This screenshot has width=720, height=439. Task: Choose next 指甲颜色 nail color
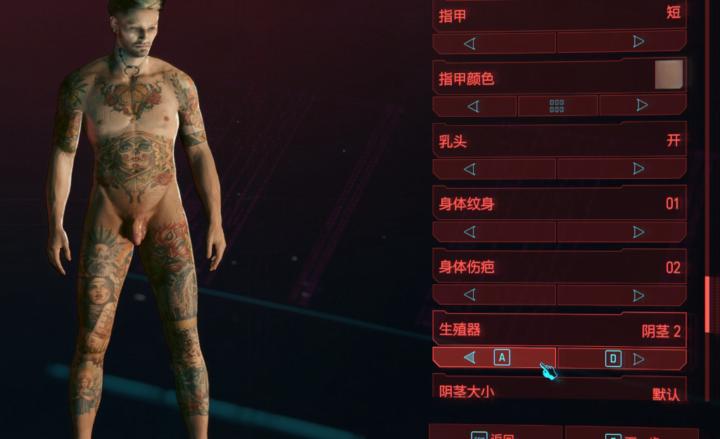(x=641, y=105)
